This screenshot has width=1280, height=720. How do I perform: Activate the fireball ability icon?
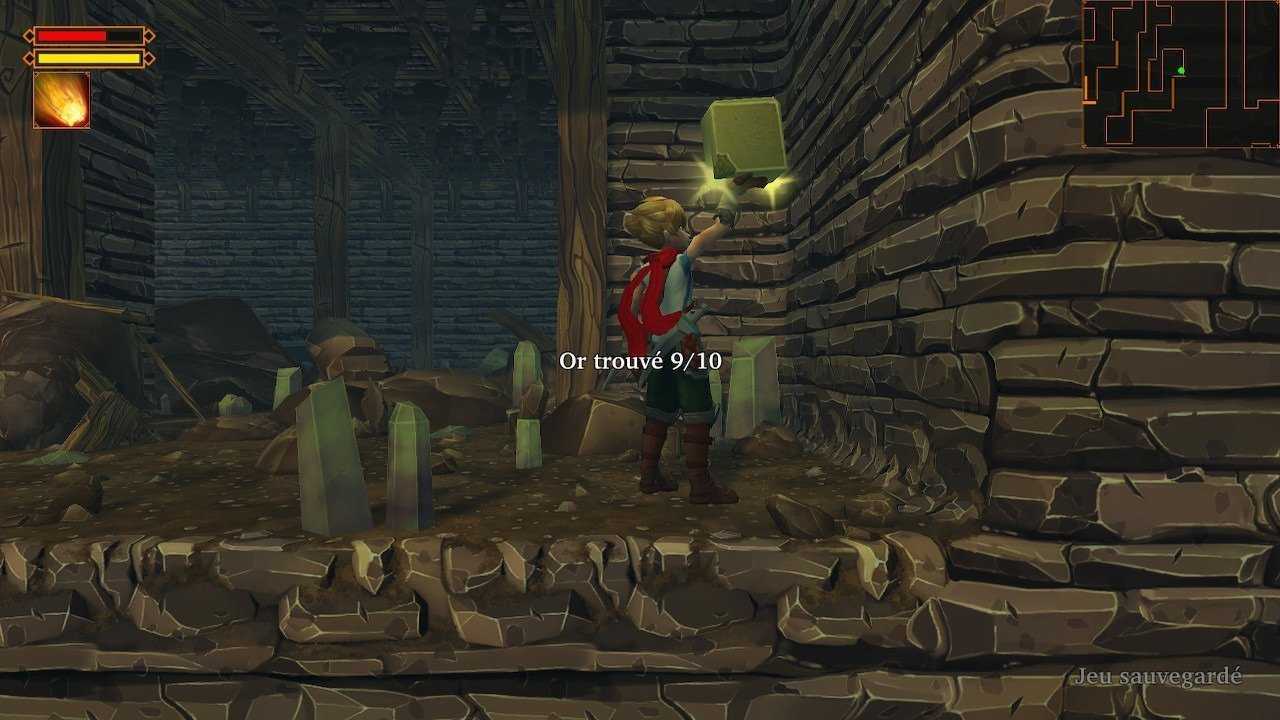[x=62, y=100]
